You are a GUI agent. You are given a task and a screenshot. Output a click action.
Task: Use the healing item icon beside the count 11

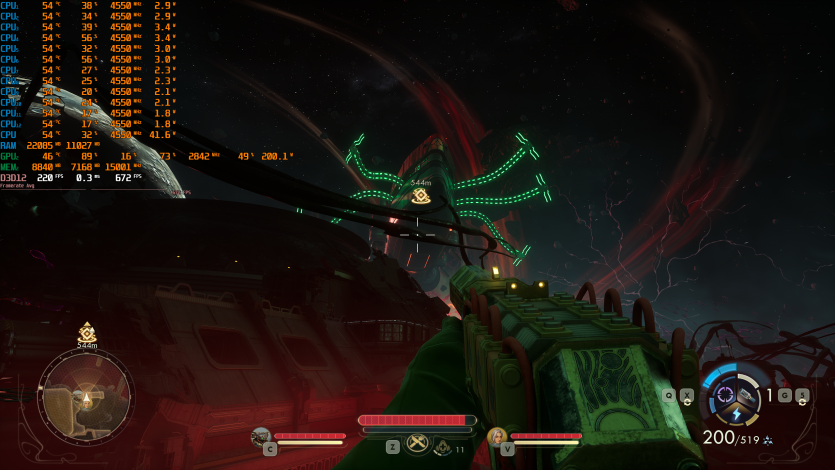pos(443,447)
